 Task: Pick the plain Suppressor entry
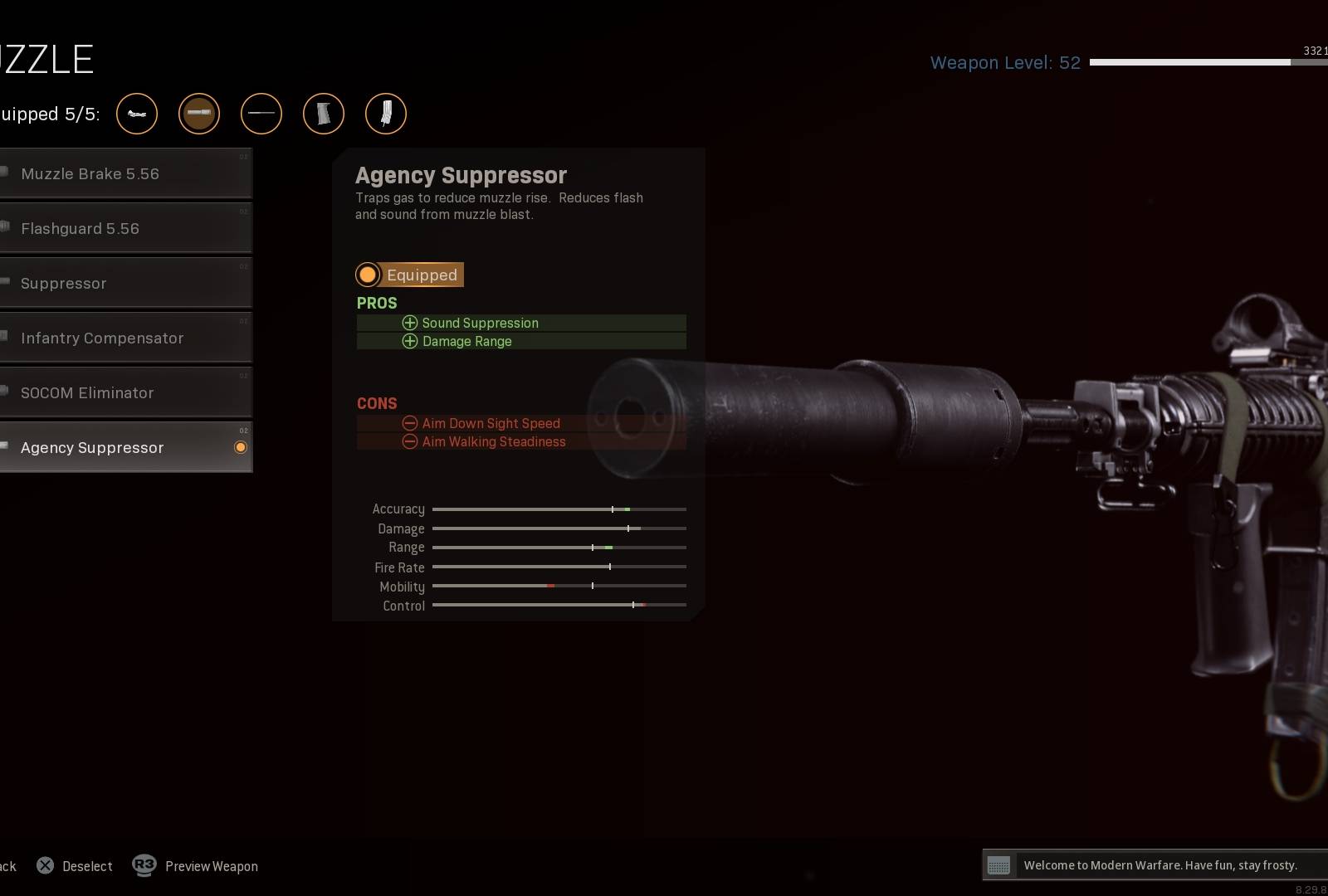pyautogui.click(x=124, y=284)
